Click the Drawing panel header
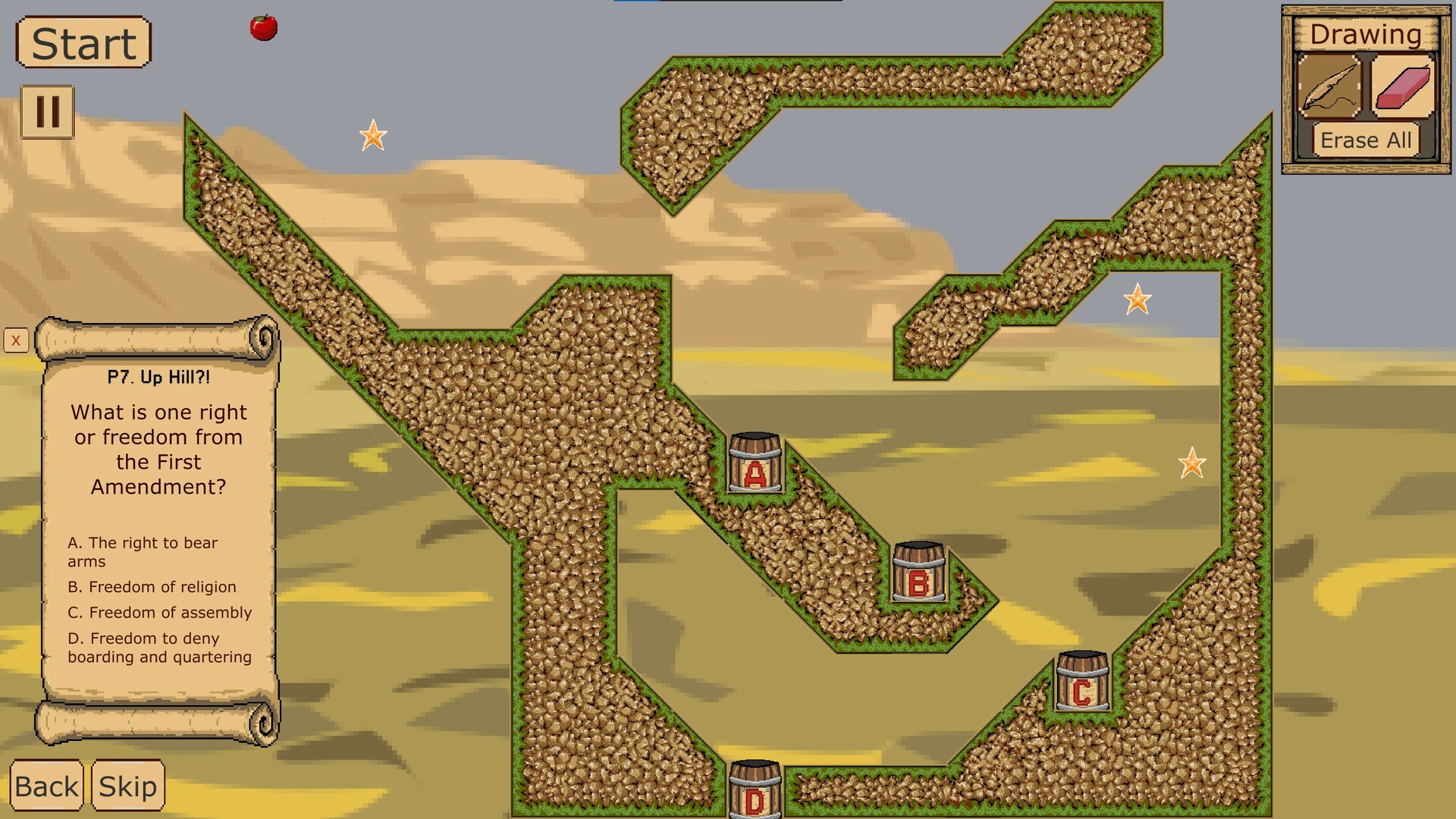 pyautogui.click(x=1367, y=33)
